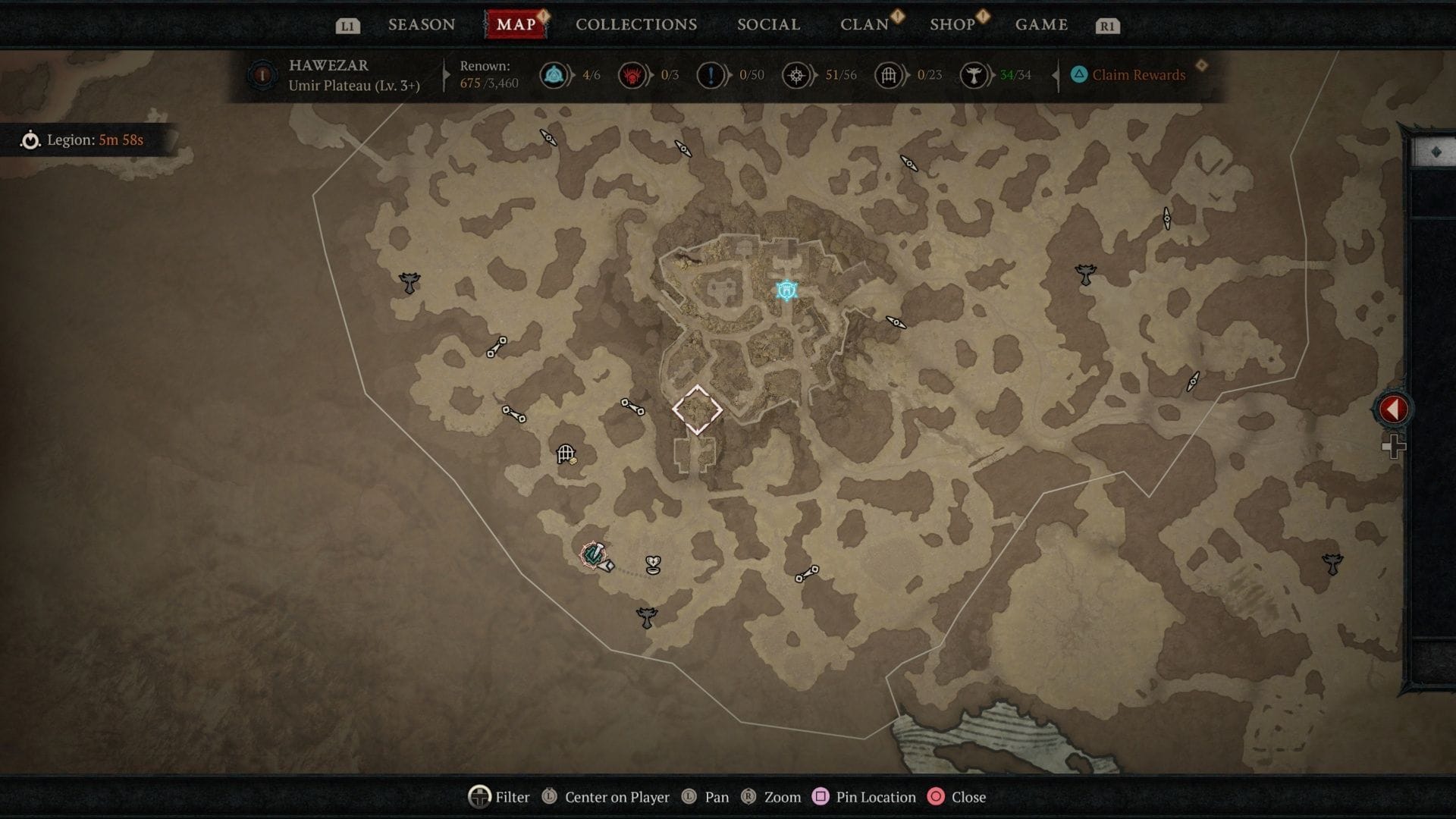The height and width of the screenshot is (819, 1456).
Task: Click the strongholds renown icon
Action: point(632,75)
